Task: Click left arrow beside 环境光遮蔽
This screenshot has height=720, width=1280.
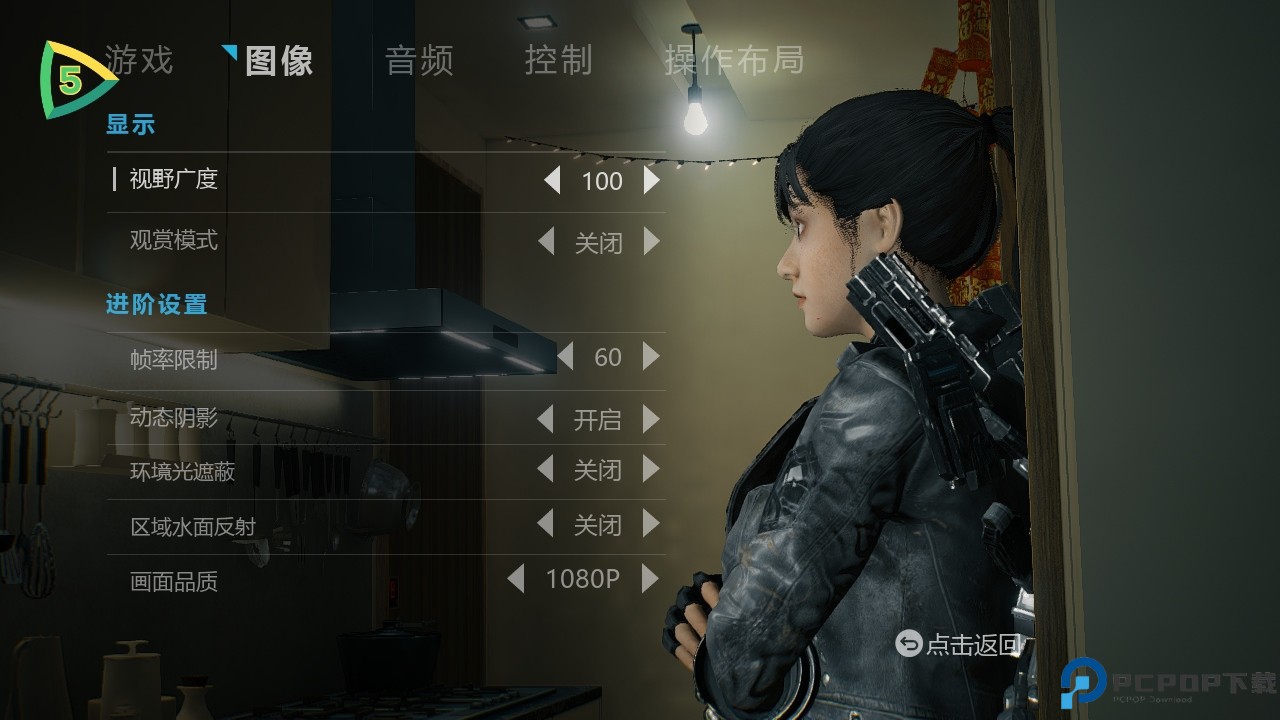Action: click(546, 469)
